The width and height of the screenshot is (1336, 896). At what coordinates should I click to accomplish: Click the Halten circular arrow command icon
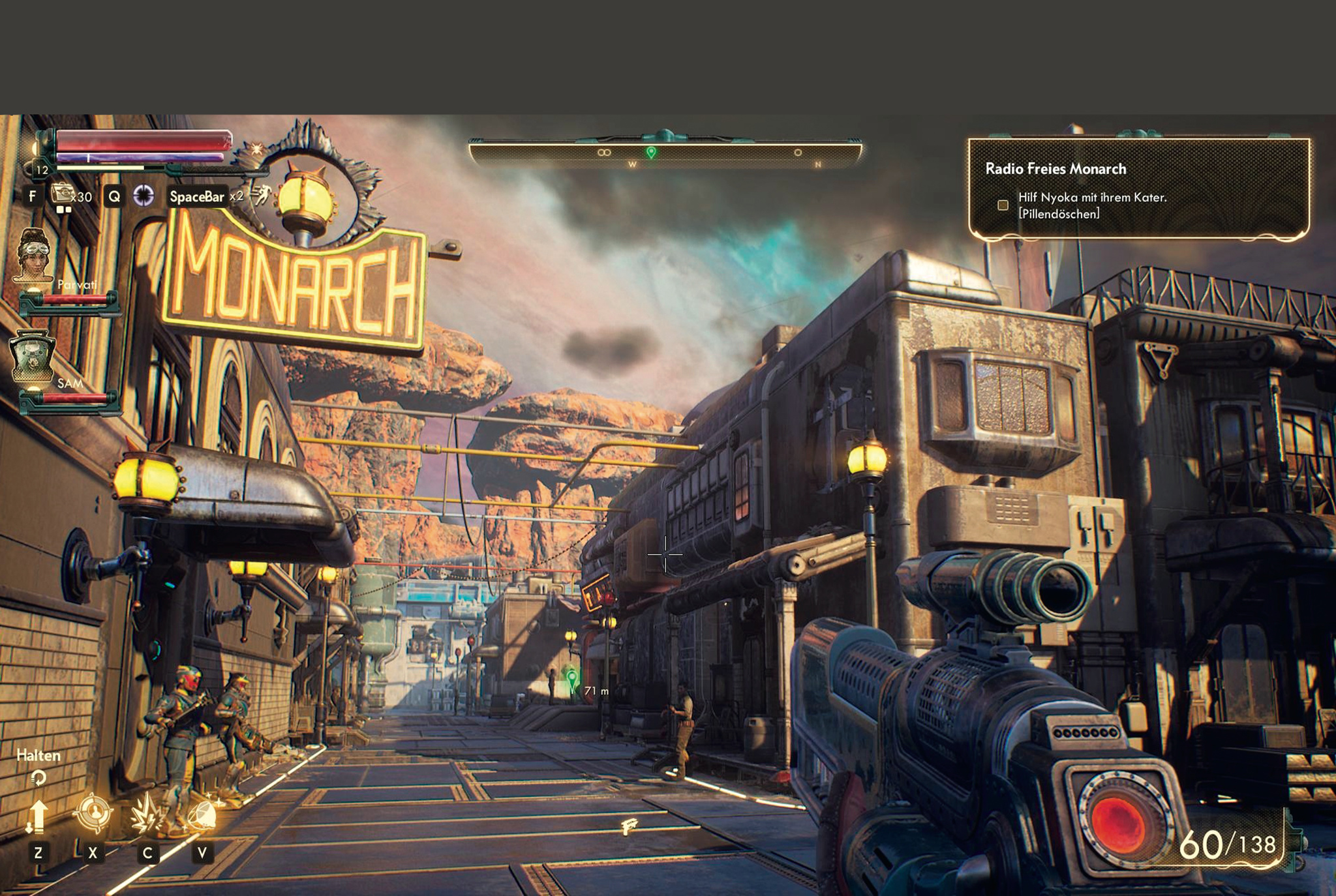coord(38,777)
